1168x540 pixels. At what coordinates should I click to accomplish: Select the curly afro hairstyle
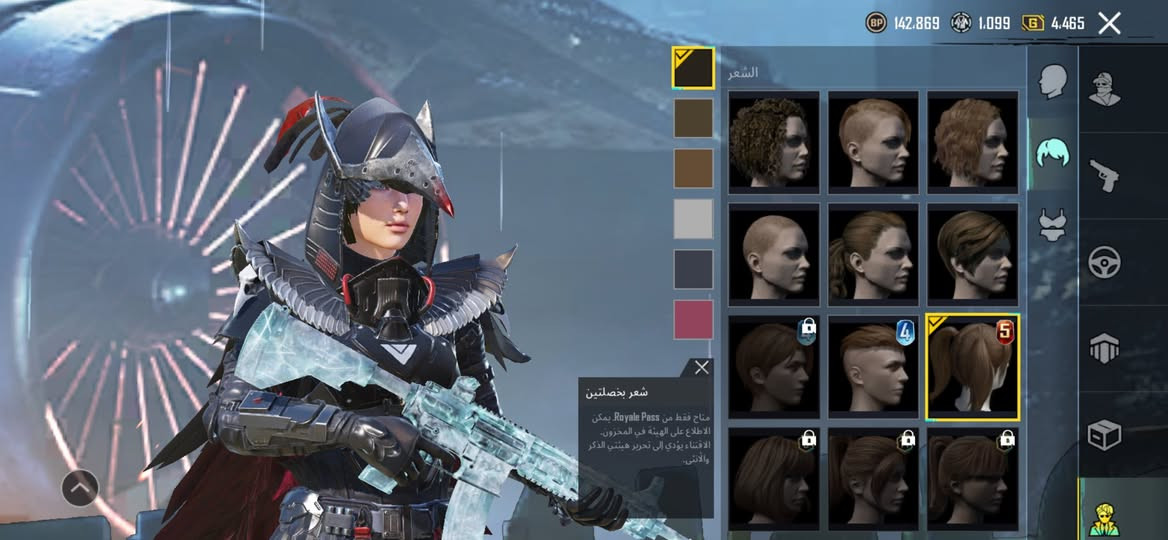773,141
